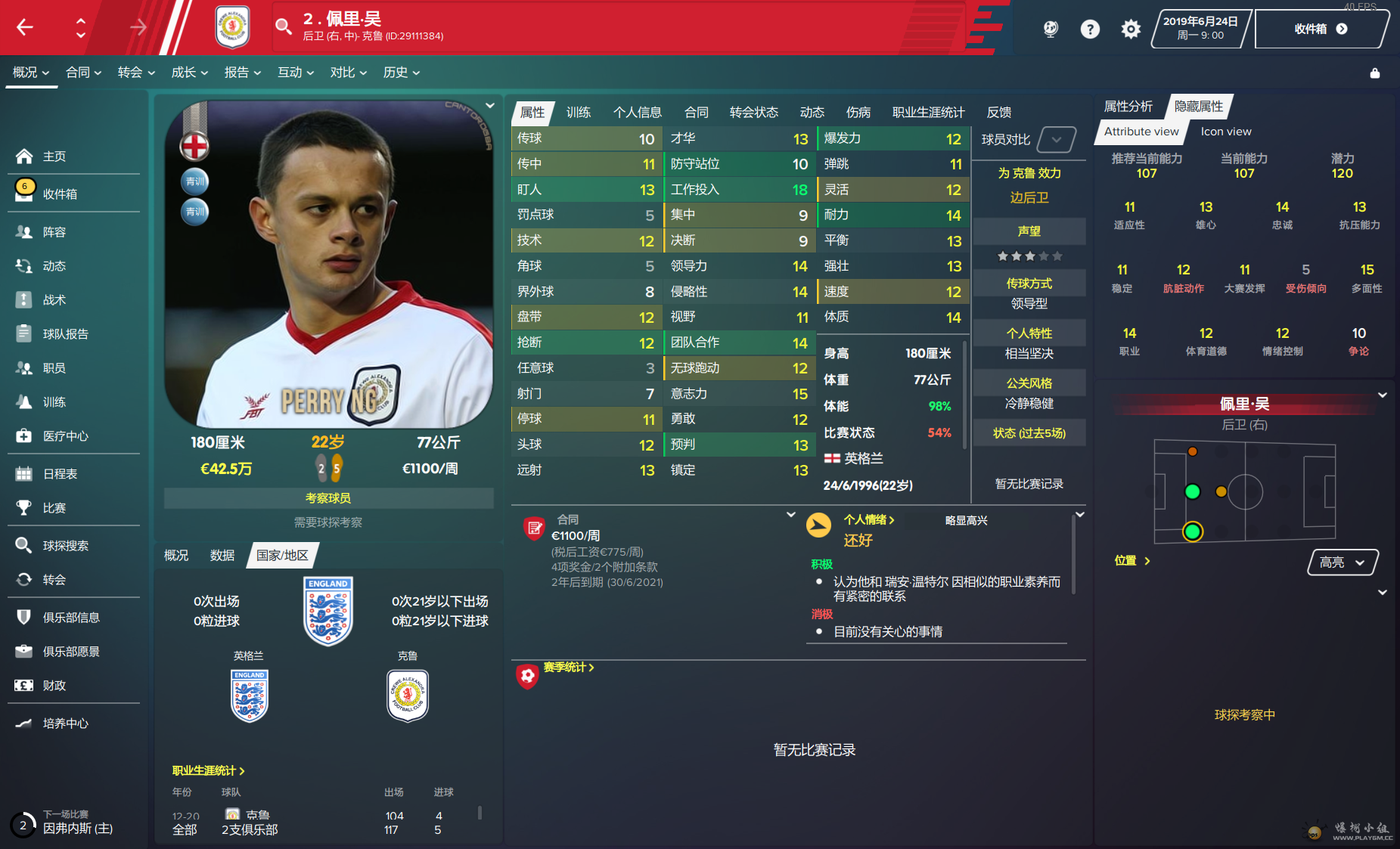Switch to Icon view

tap(1225, 132)
